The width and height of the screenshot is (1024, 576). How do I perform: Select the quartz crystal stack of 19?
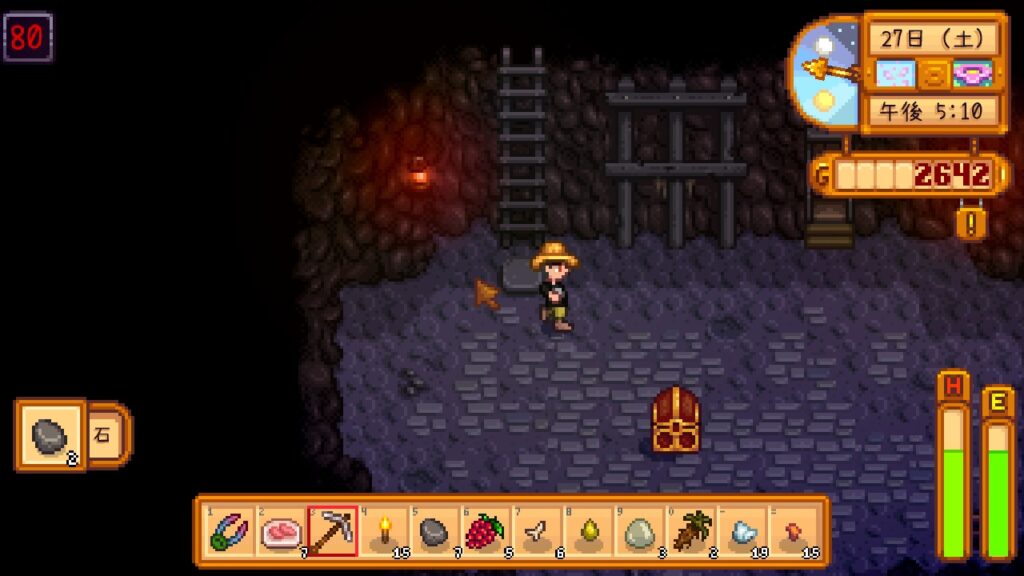tap(742, 531)
